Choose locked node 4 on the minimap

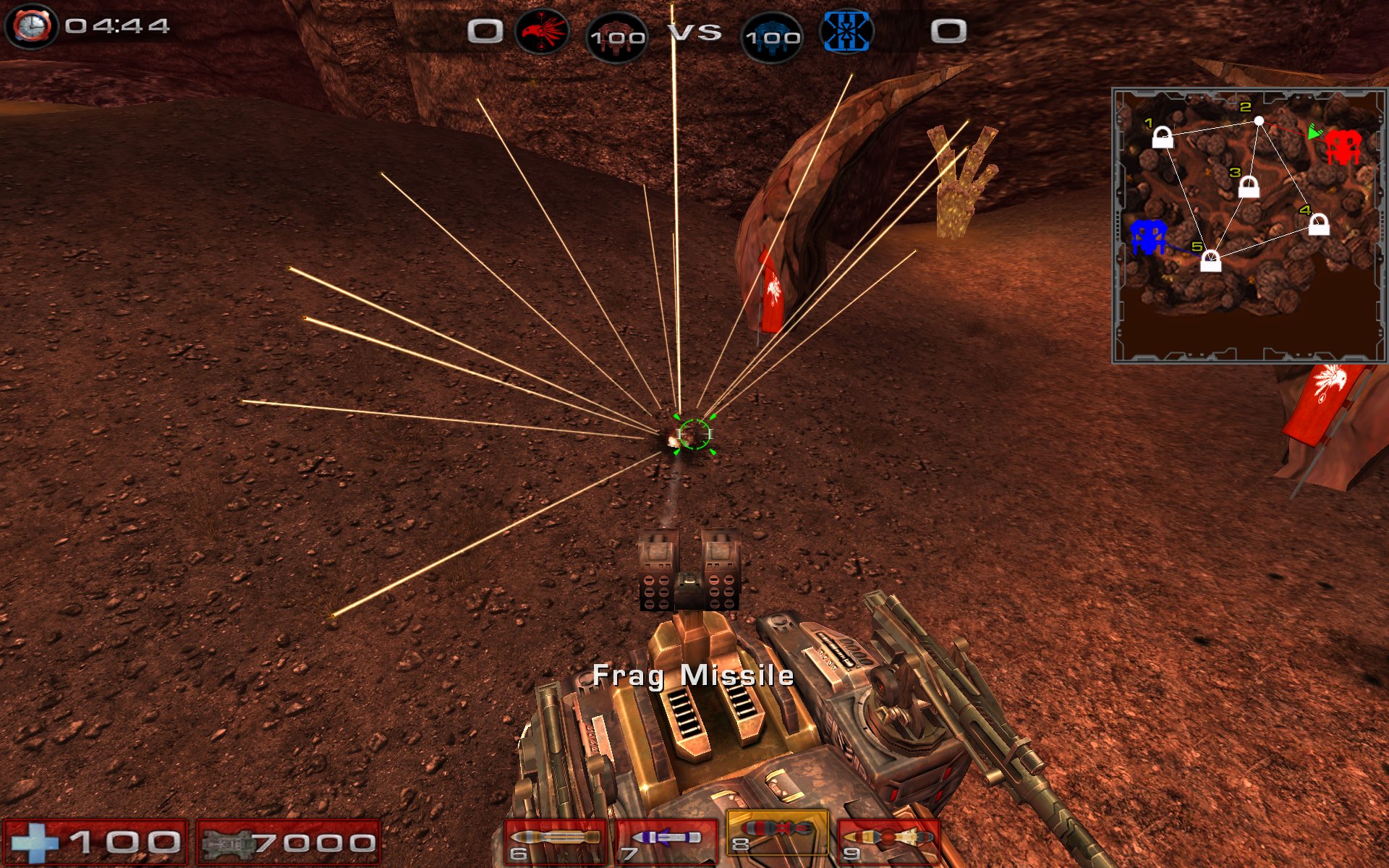coord(1319,224)
